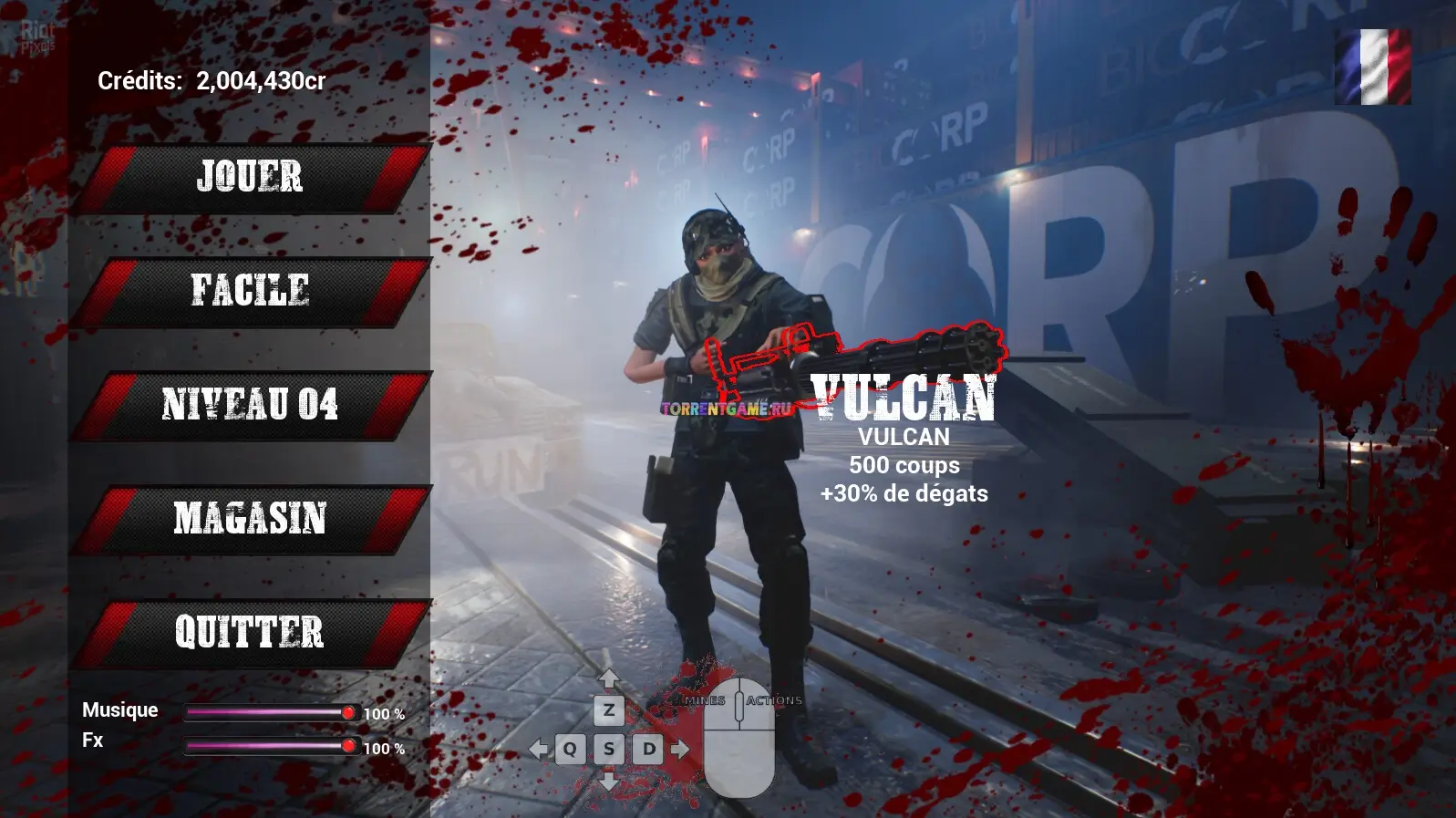The image size is (1456, 818).
Task: Adjust the Fx volume slider
Action: [347, 746]
